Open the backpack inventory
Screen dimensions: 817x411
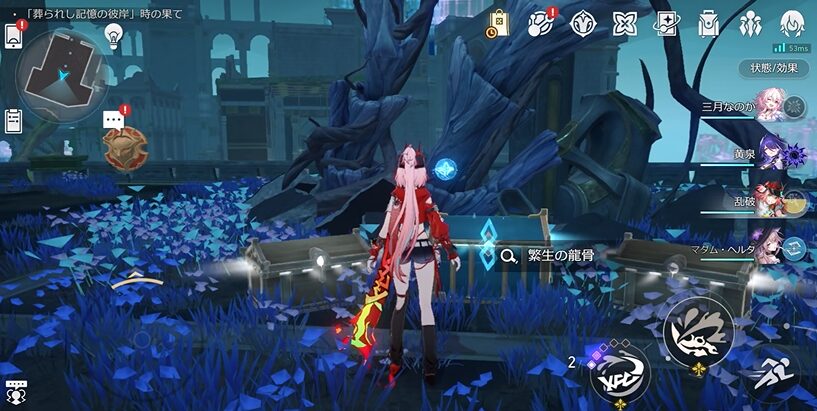[709, 23]
